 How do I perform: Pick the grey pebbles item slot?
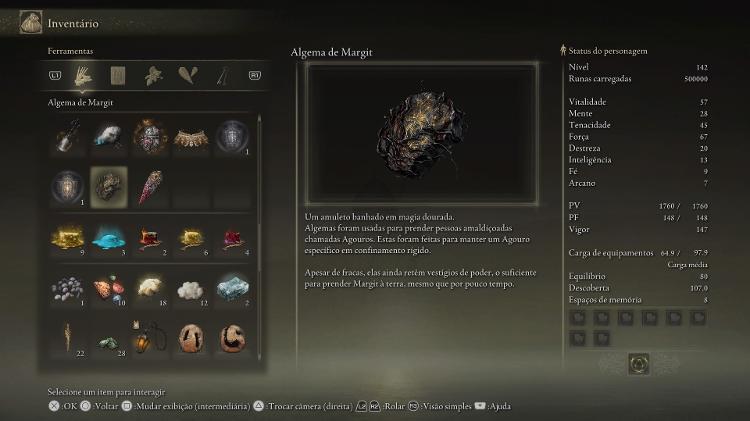click(67, 289)
